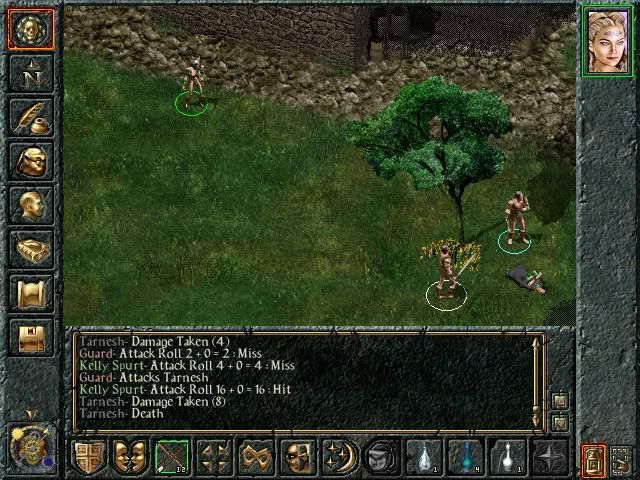Activate the single golden mask ability
The width and height of the screenshot is (640, 480).
[x=297, y=458]
